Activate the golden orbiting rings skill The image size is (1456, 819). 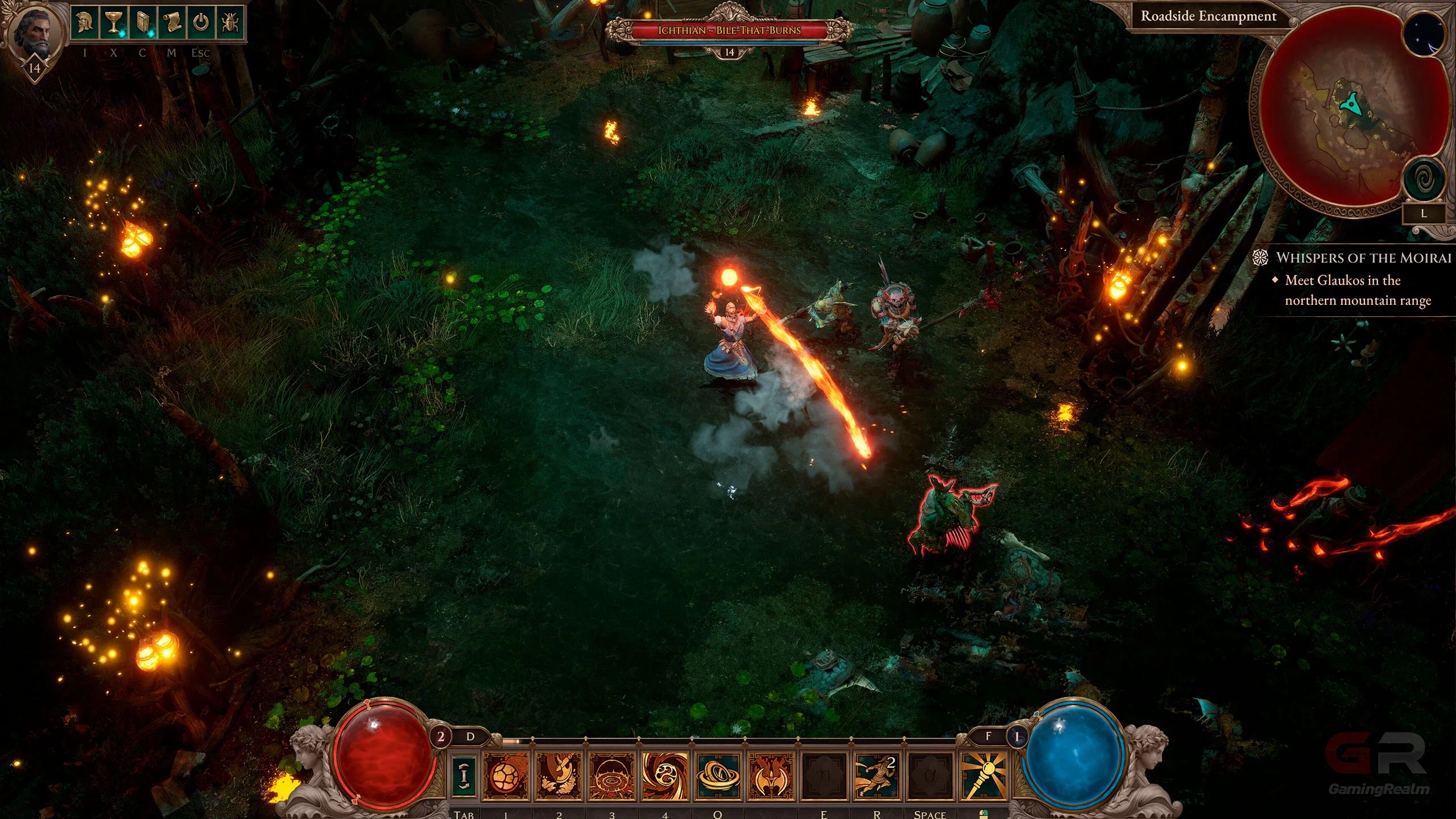(717, 775)
